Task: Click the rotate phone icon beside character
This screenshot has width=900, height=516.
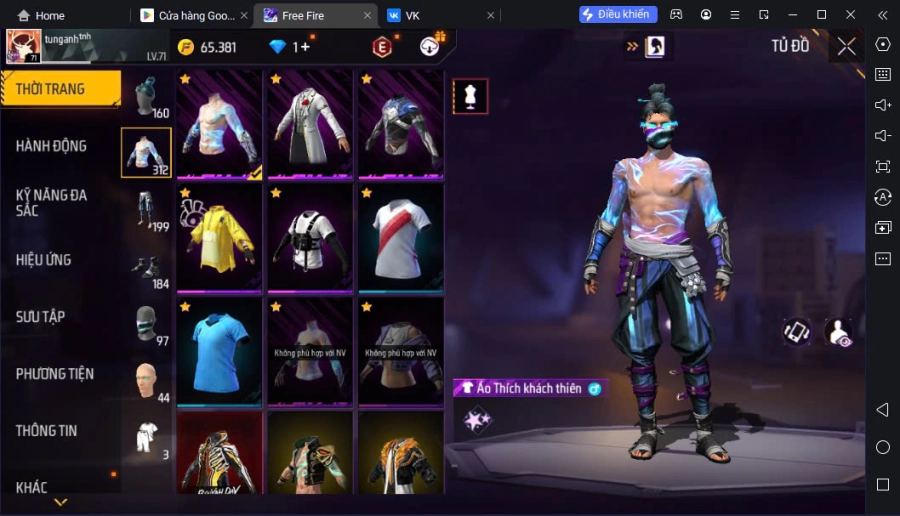Action: pos(797,331)
